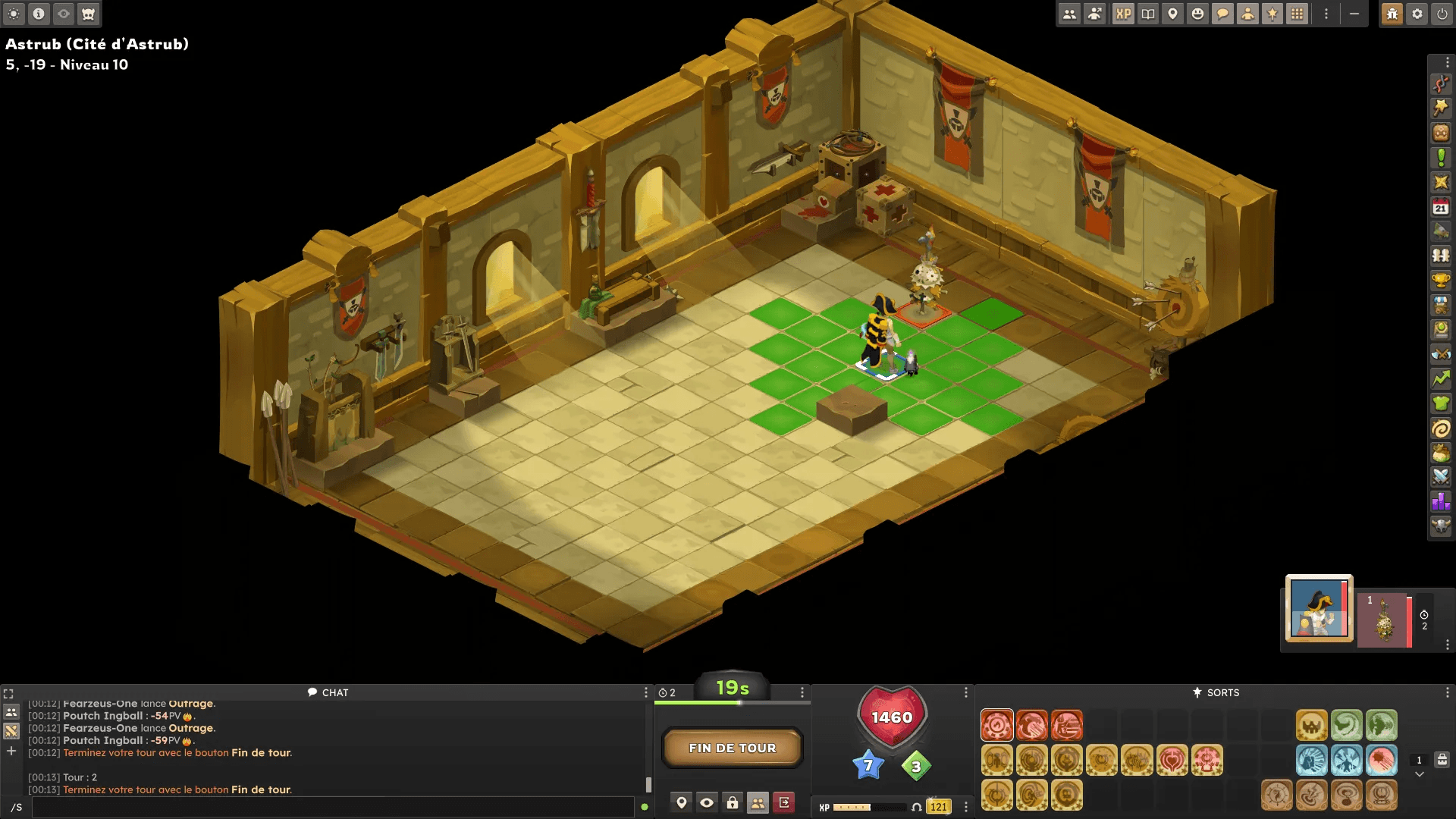
Task: Open the open-book icon in top toolbar
Action: pyautogui.click(x=1148, y=14)
